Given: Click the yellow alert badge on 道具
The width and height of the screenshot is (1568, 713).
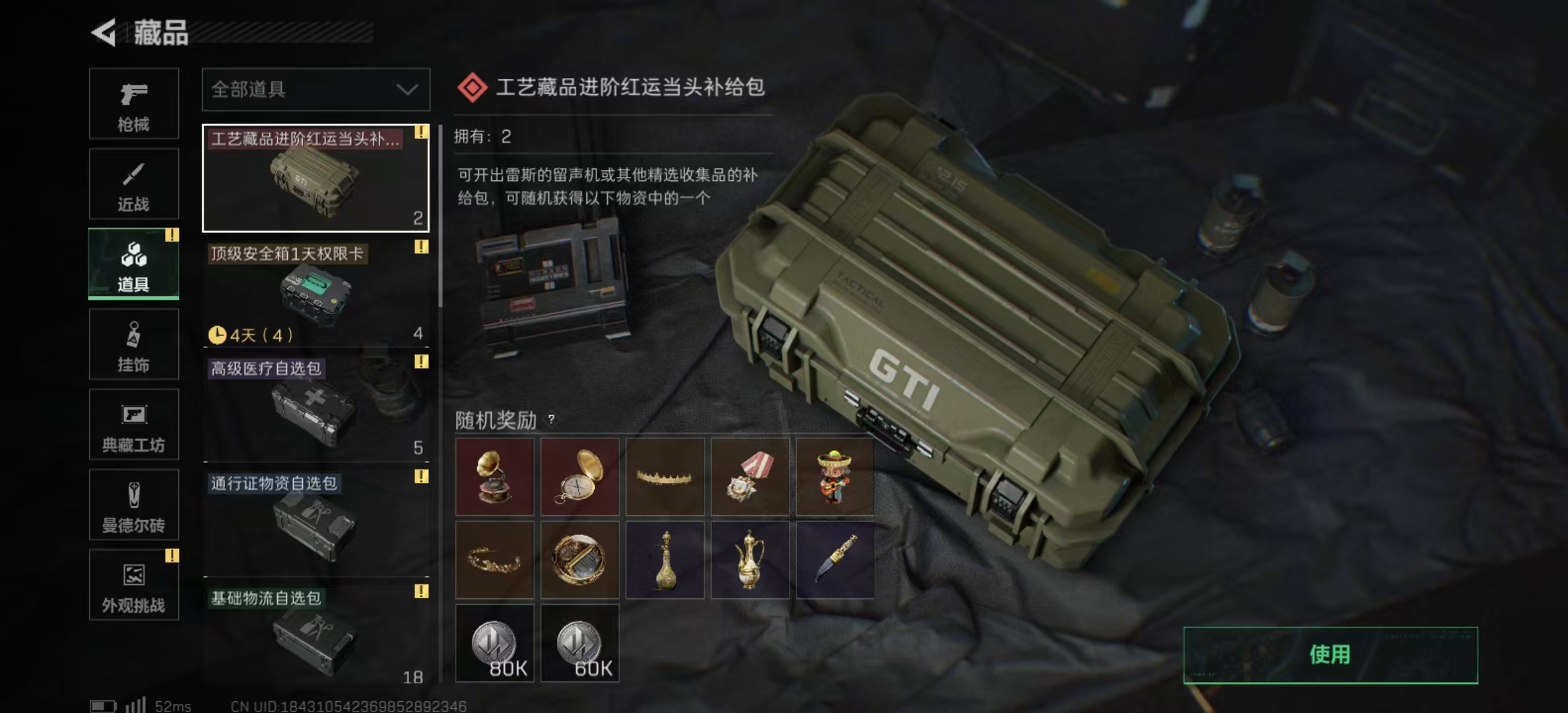Looking at the screenshot, I should click(x=172, y=234).
